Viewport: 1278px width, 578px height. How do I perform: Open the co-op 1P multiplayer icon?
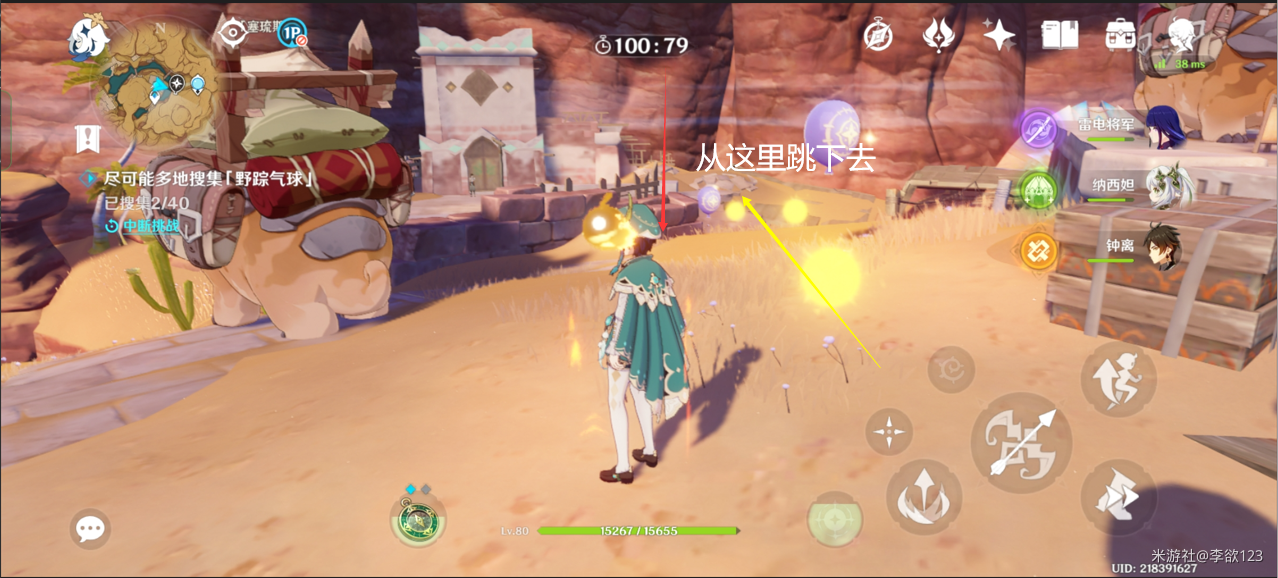point(292,34)
